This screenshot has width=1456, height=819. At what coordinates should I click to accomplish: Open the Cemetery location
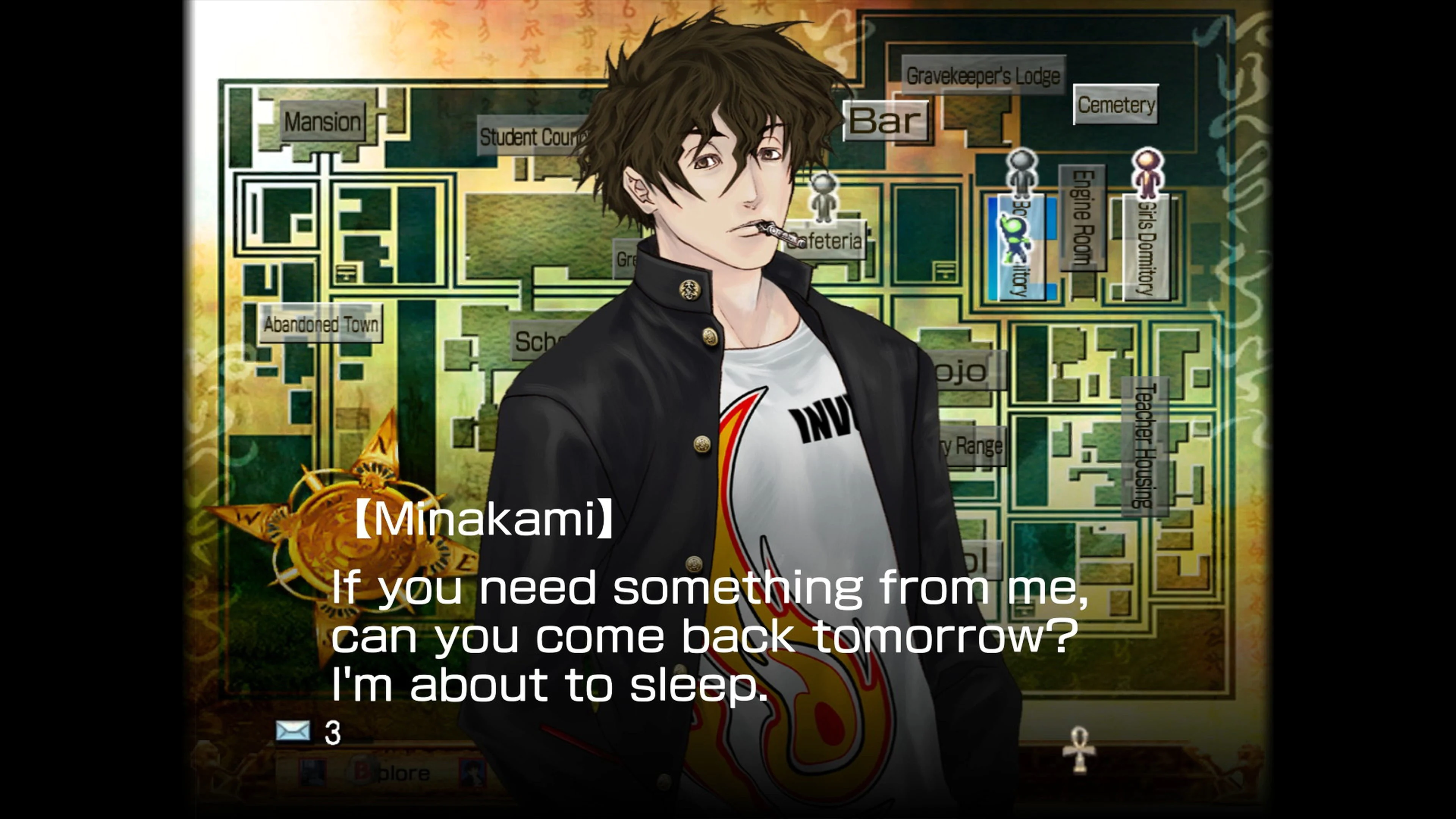pos(1117,104)
